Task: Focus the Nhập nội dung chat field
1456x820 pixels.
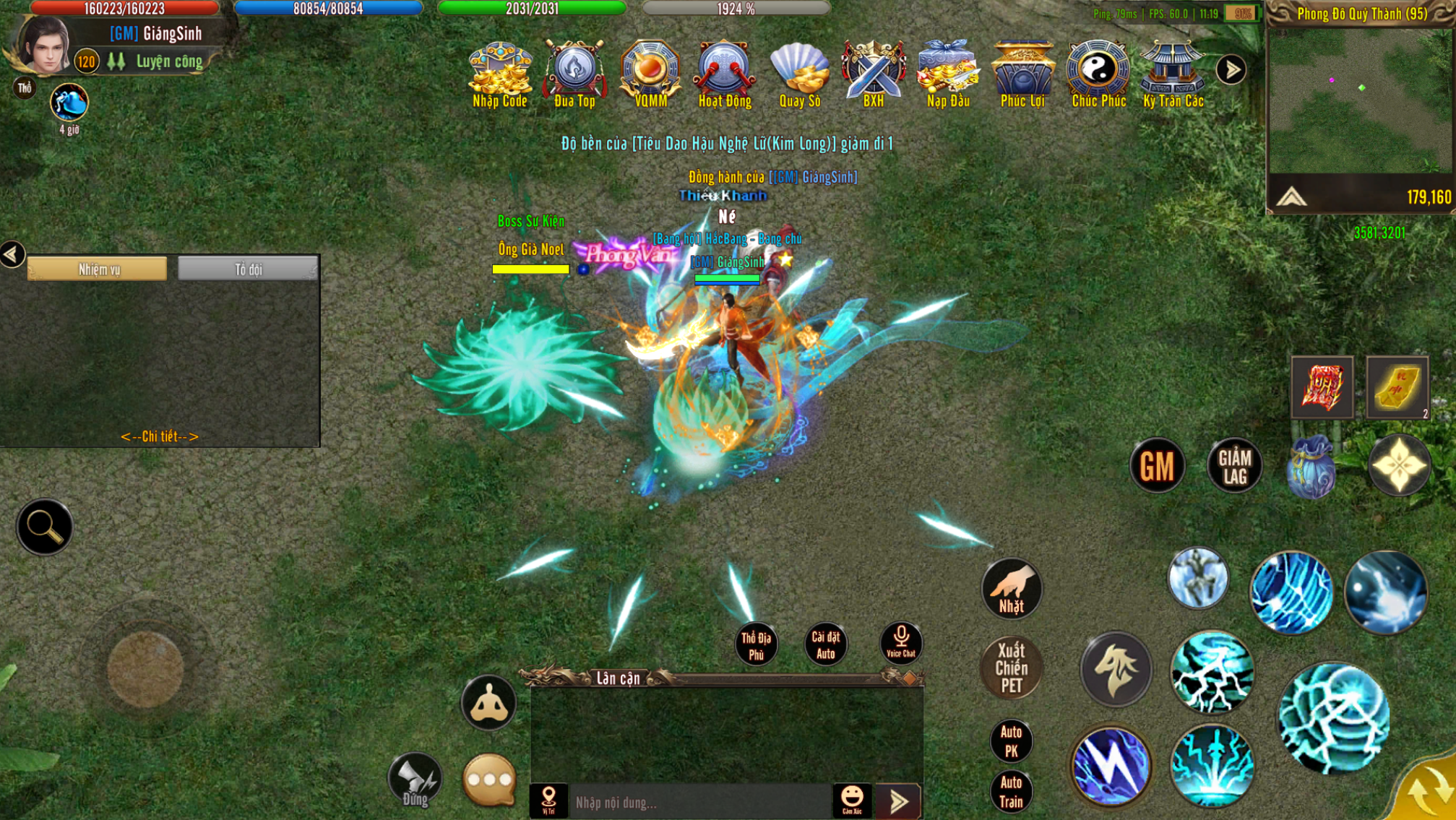Action: [x=699, y=802]
